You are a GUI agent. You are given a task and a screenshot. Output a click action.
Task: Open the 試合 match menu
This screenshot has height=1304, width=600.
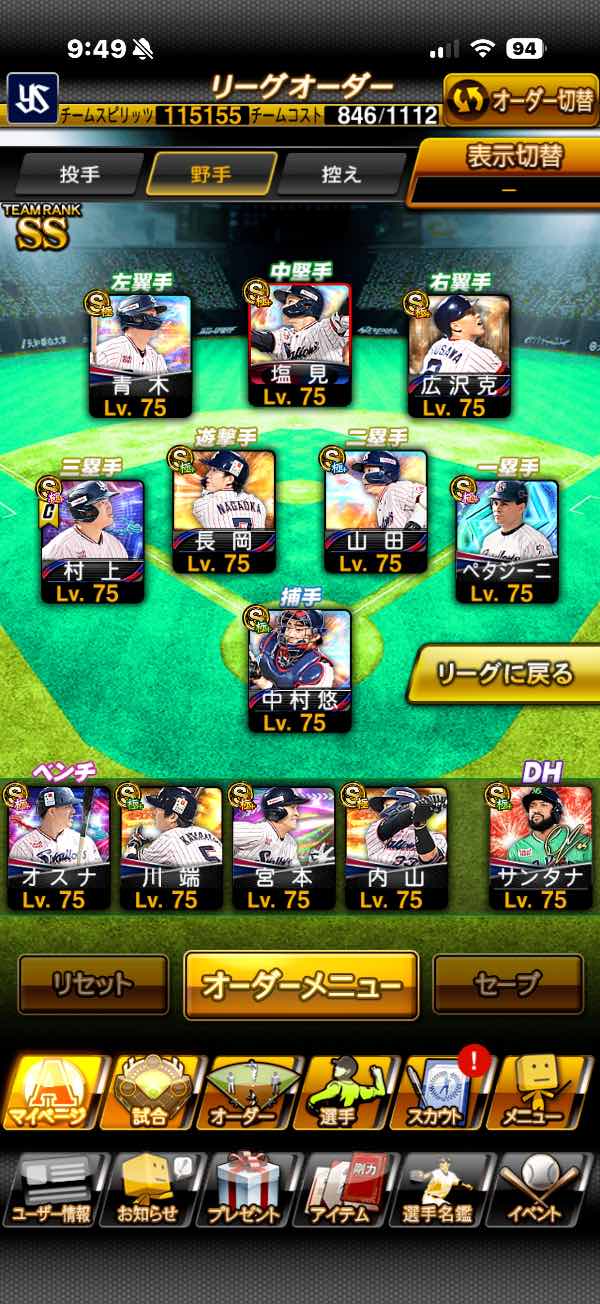[149, 1093]
